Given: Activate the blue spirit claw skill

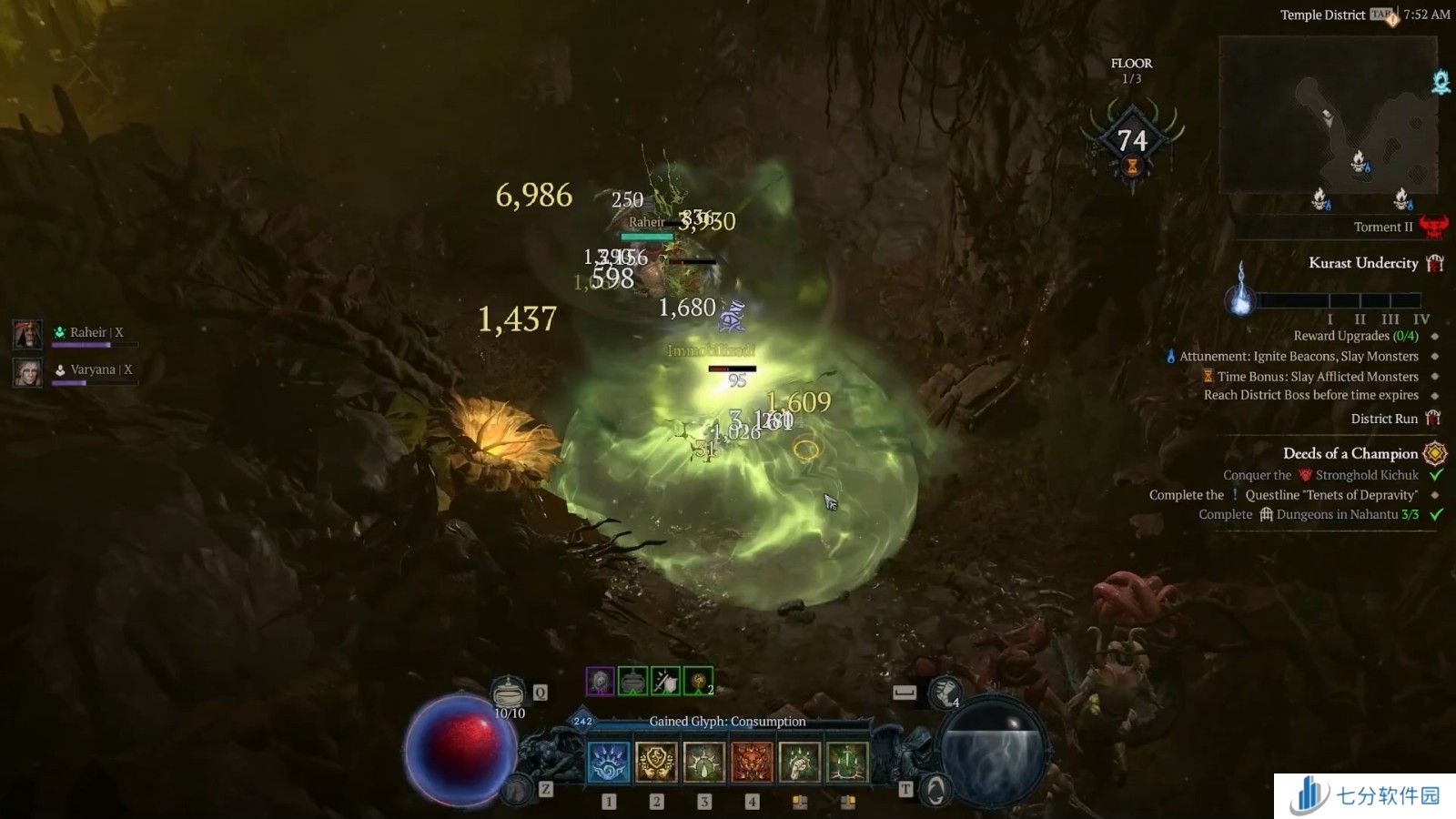Looking at the screenshot, I should click(x=609, y=763).
